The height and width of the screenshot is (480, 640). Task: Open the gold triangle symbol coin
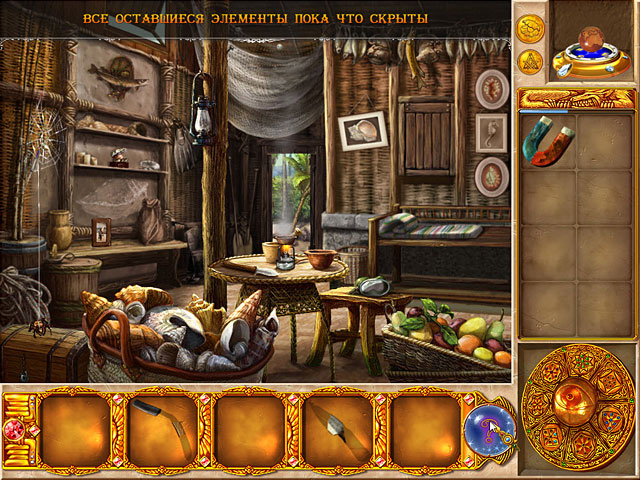pyautogui.click(x=530, y=61)
